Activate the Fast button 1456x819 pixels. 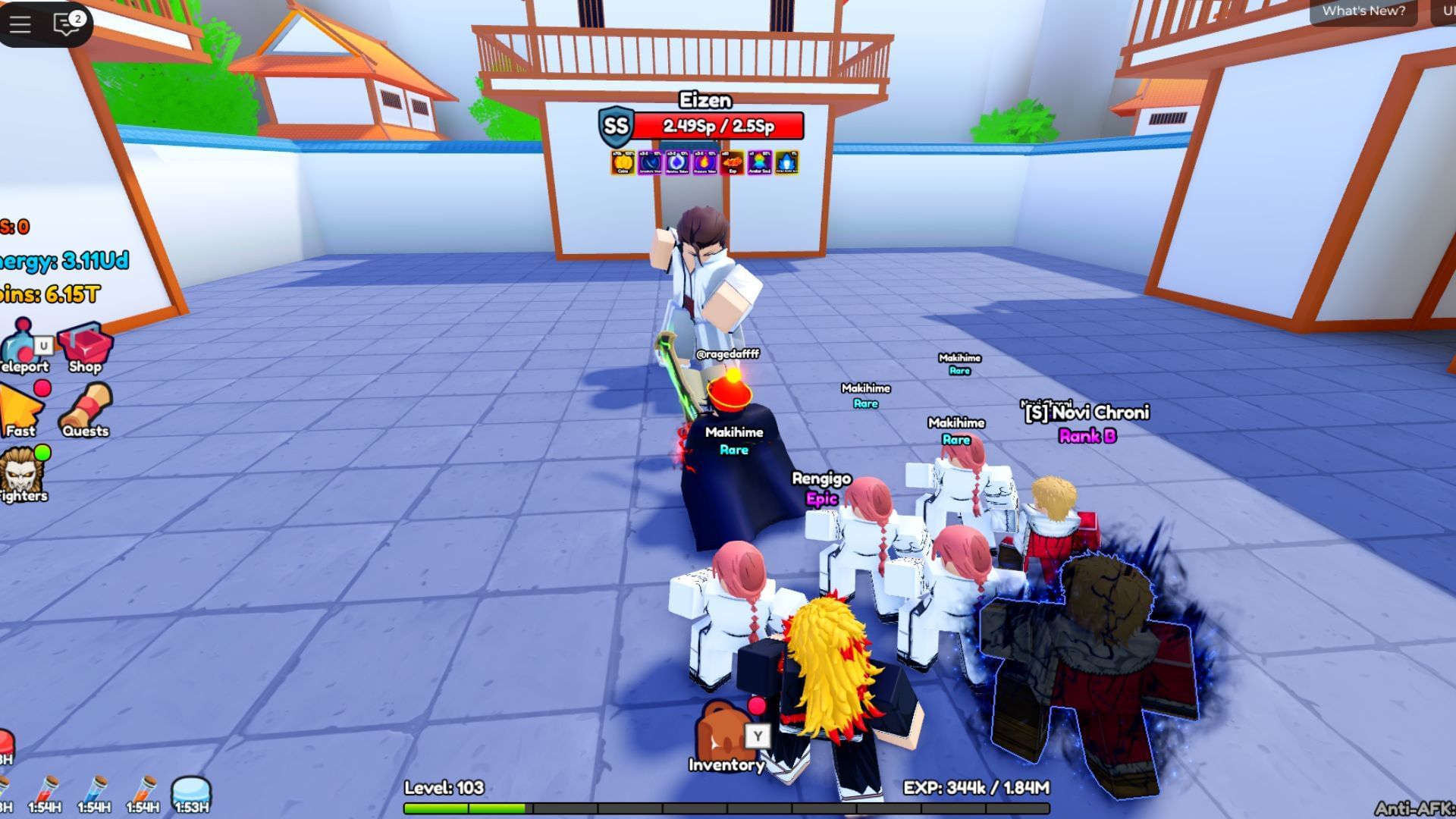pyautogui.click(x=21, y=411)
